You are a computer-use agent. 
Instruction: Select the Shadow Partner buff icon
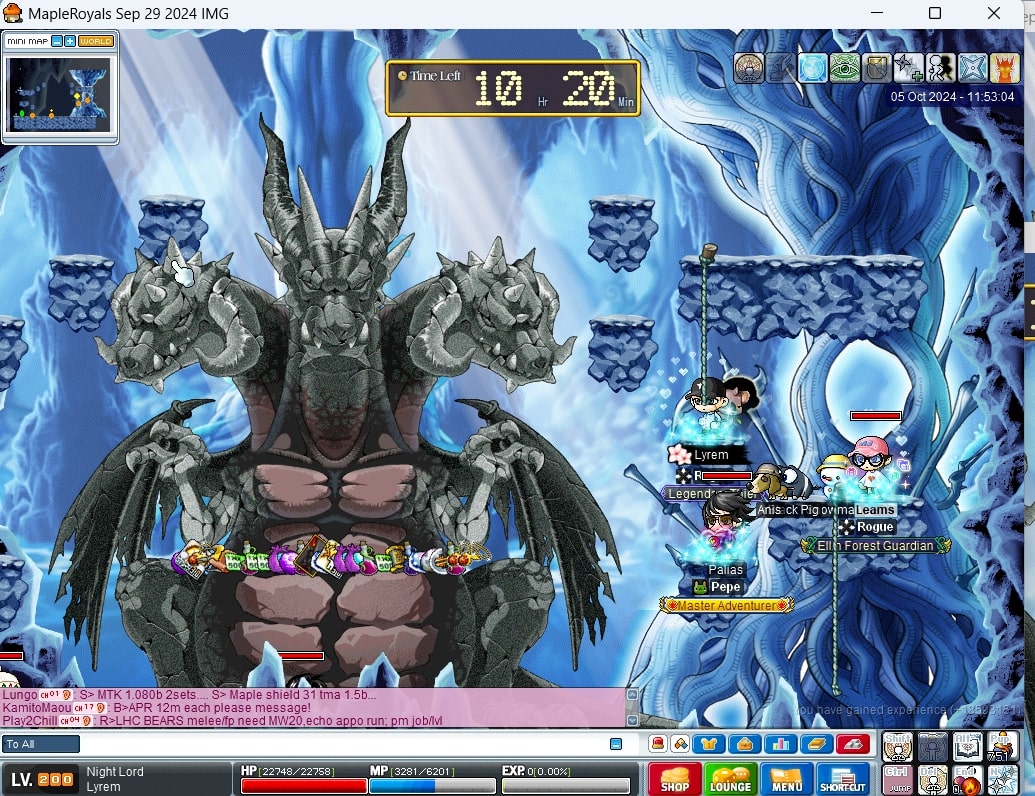click(940, 68)
